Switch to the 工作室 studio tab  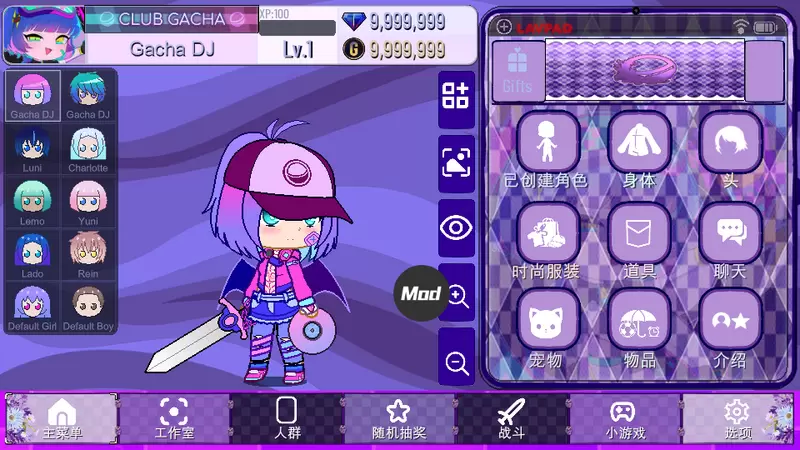174,418
